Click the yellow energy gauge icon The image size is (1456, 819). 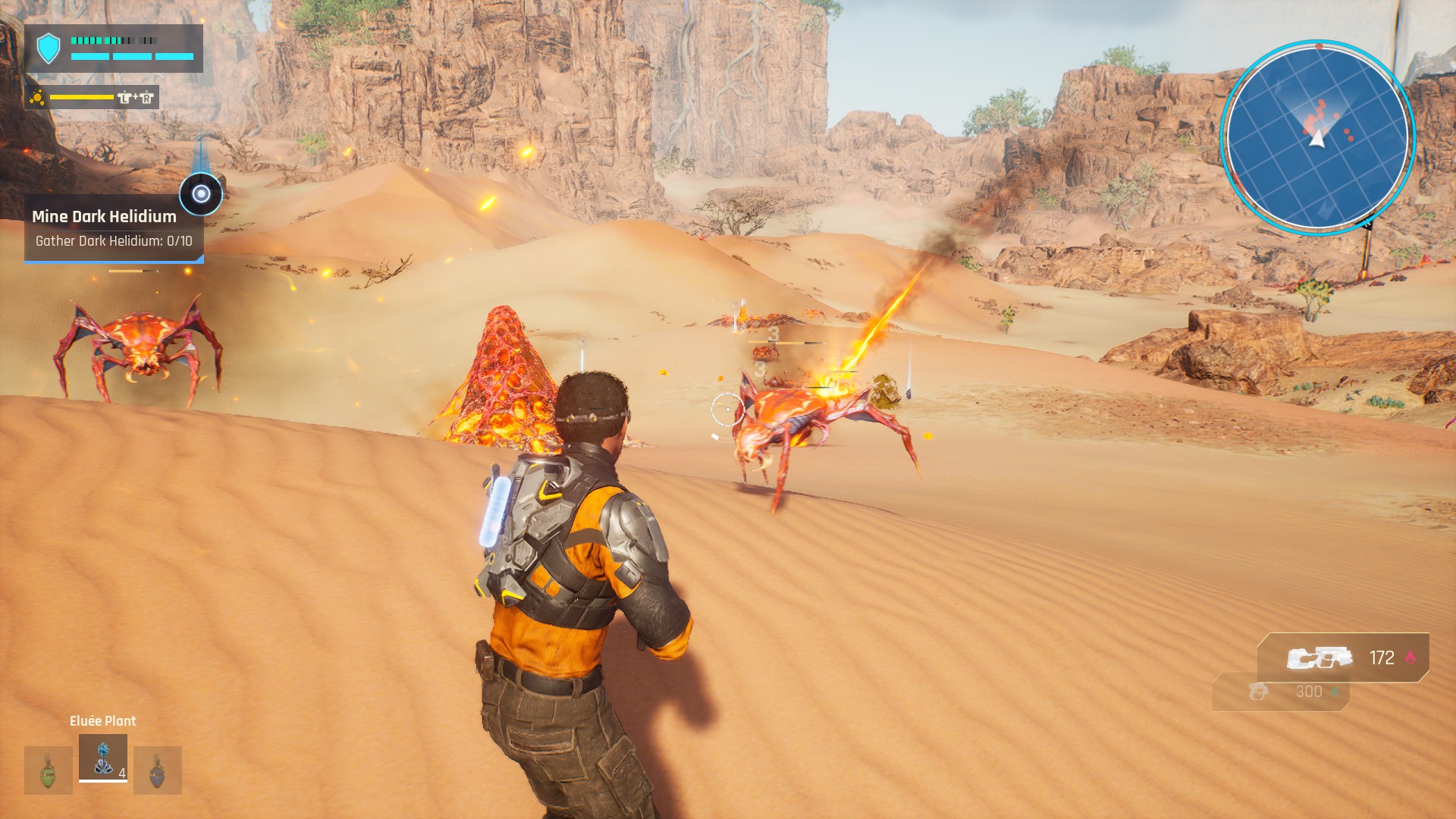point(37,97)
